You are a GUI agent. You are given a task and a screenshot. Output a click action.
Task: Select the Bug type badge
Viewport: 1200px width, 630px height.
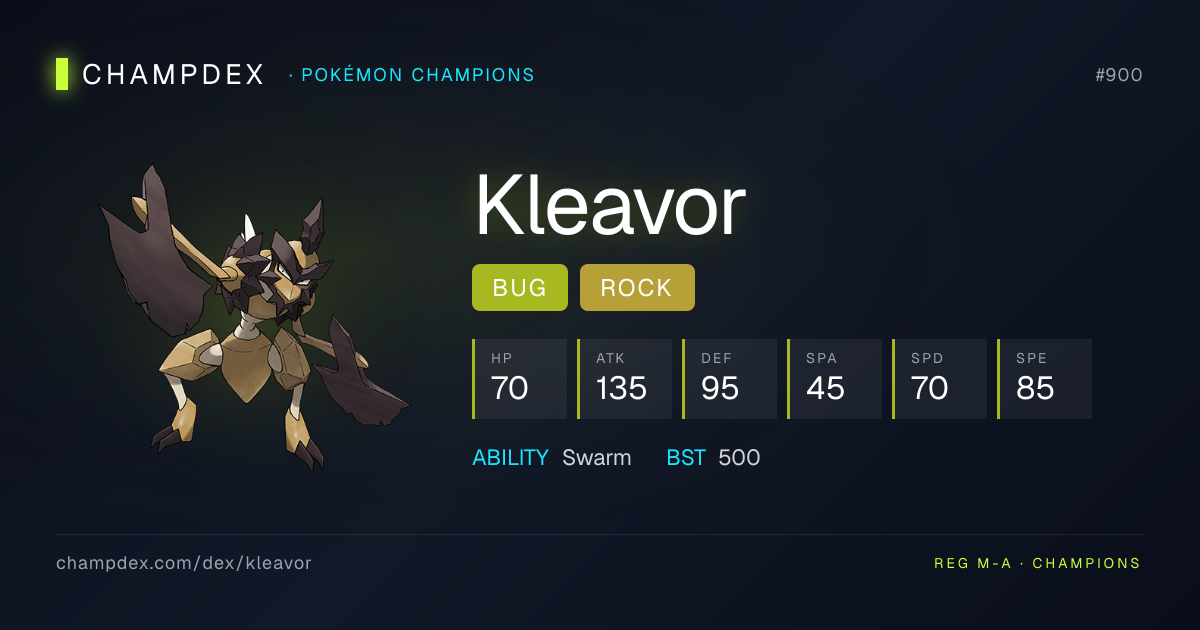point(519,288)
